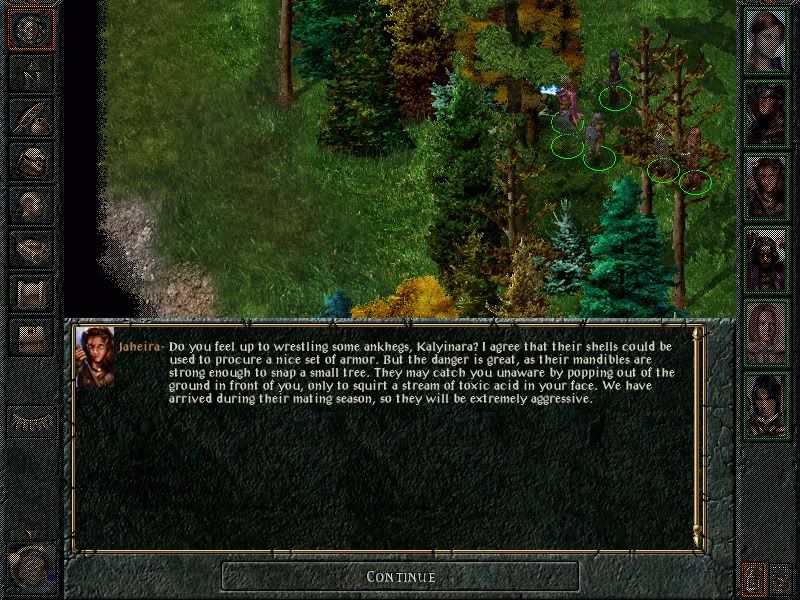Viewport: 800px width, 600px height.
Task: Continue the dialogue with Jaheira
Action: 400,576
